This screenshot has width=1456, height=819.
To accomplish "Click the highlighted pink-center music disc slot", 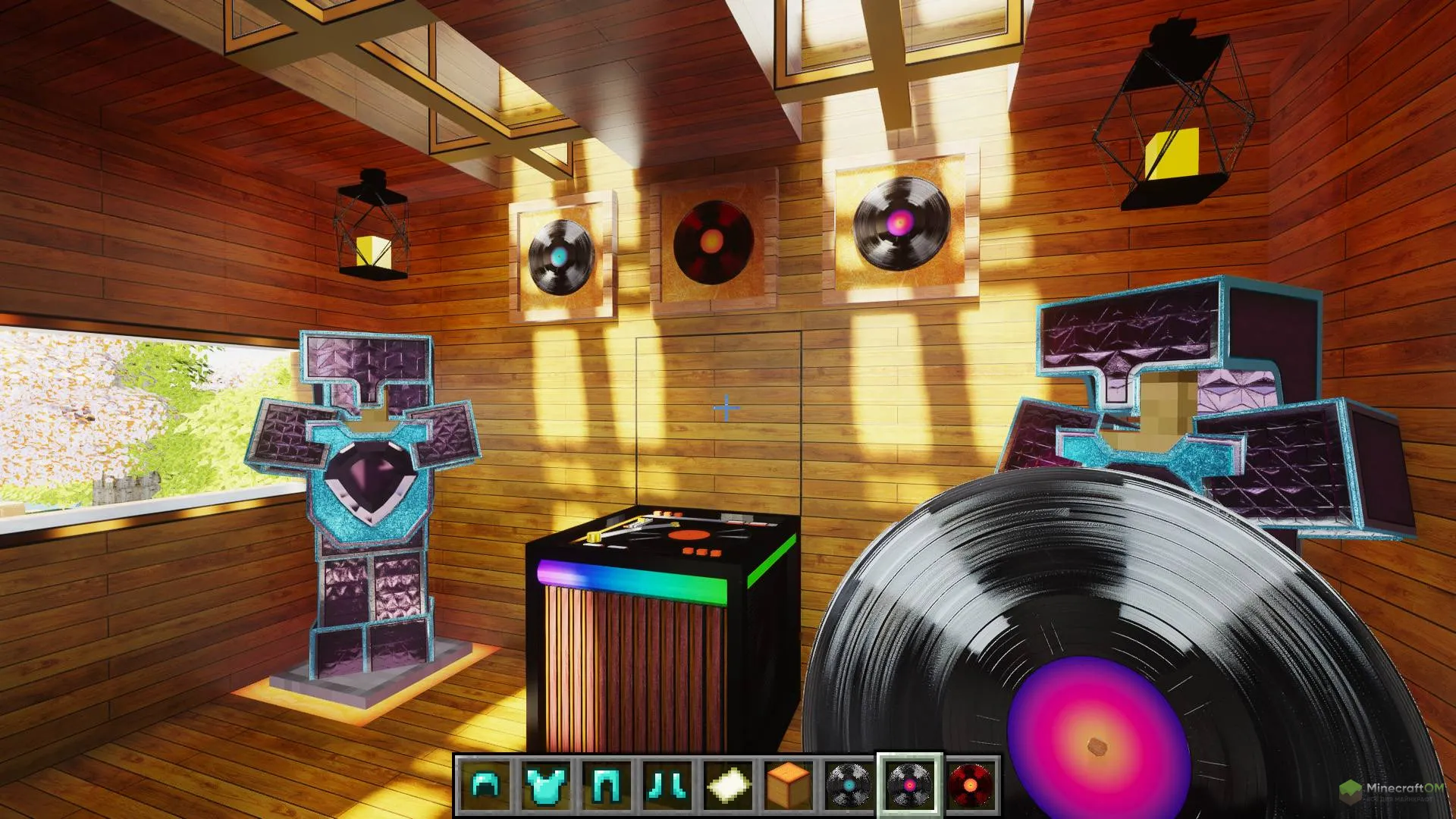I will pos(909,785).
